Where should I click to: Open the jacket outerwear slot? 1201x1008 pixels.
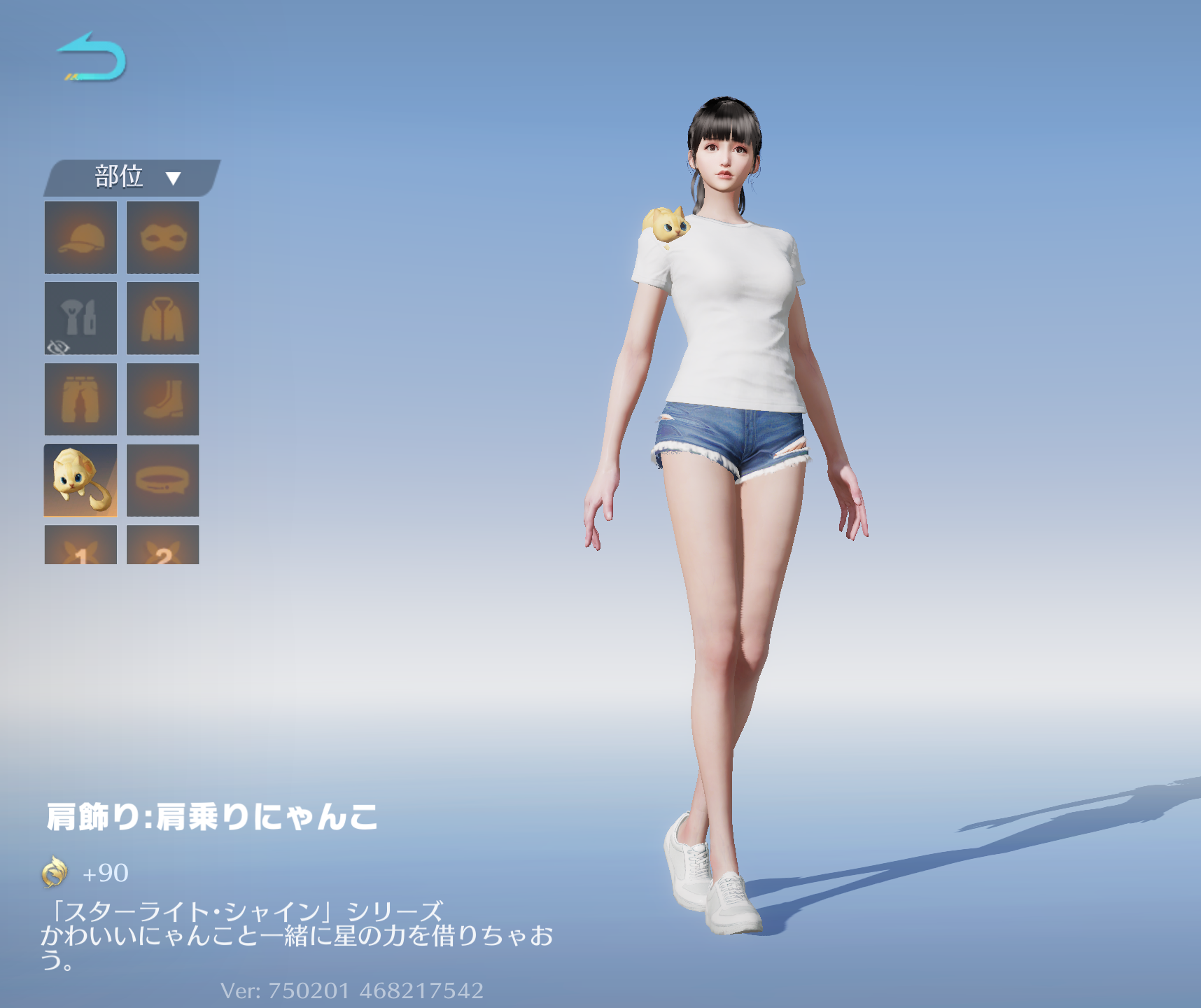coord(162,318)
